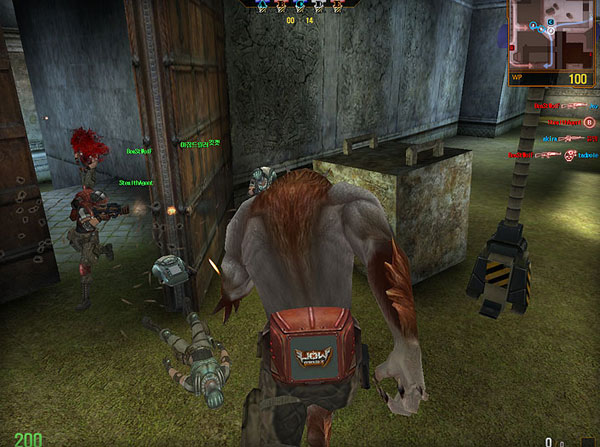Select capture point C indicator
600x447 pixels.
pos(300,5)
